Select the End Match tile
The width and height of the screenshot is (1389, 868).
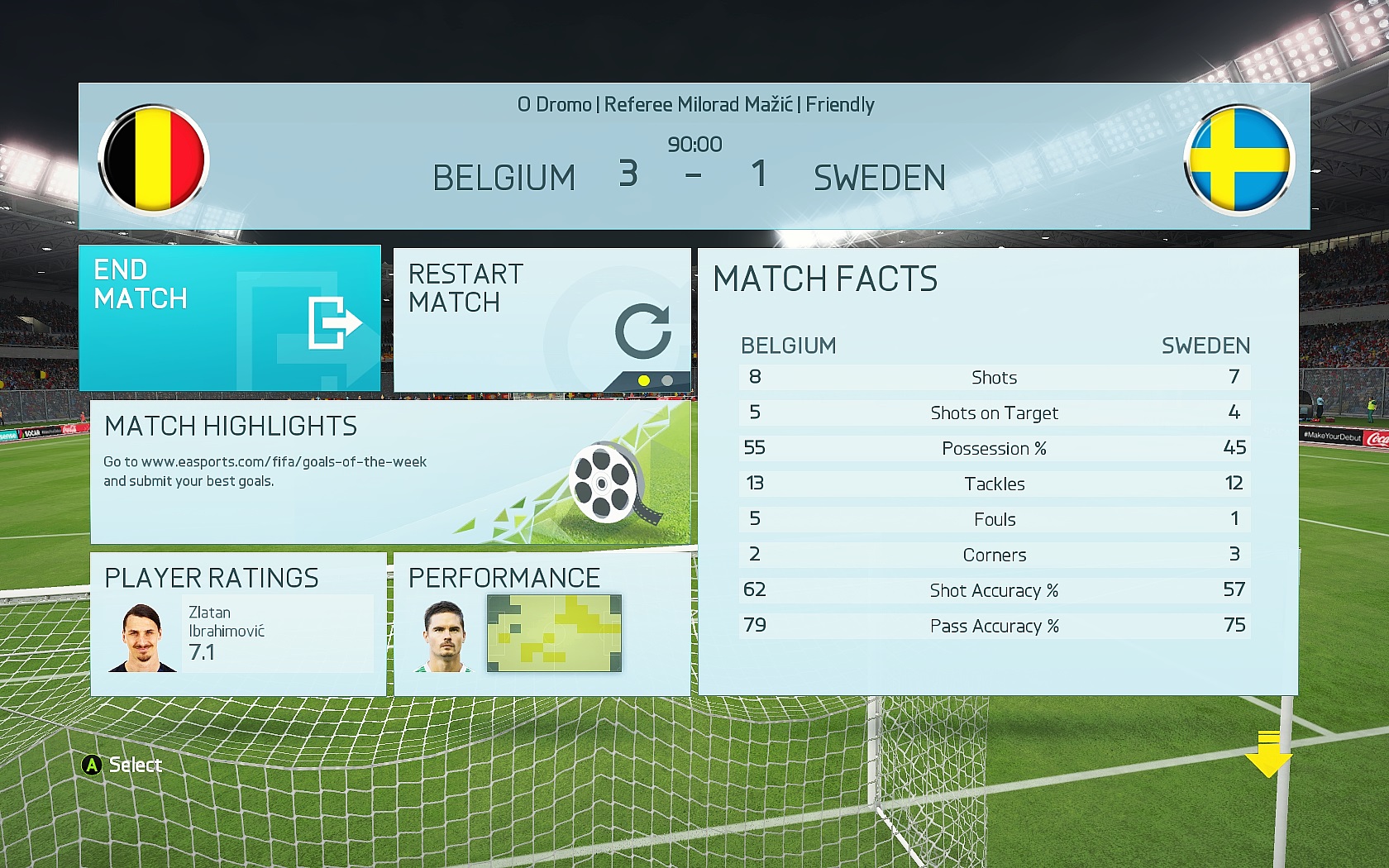click(229, 317)
